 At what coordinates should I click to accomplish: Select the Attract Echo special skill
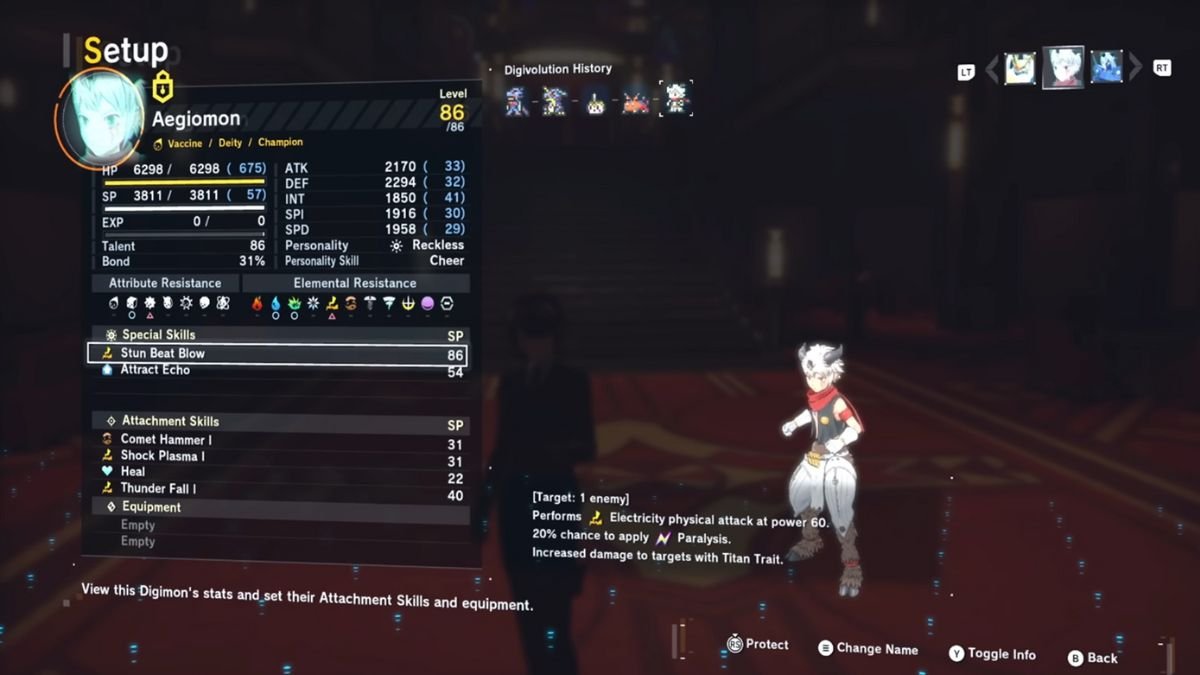pos(276,370)
